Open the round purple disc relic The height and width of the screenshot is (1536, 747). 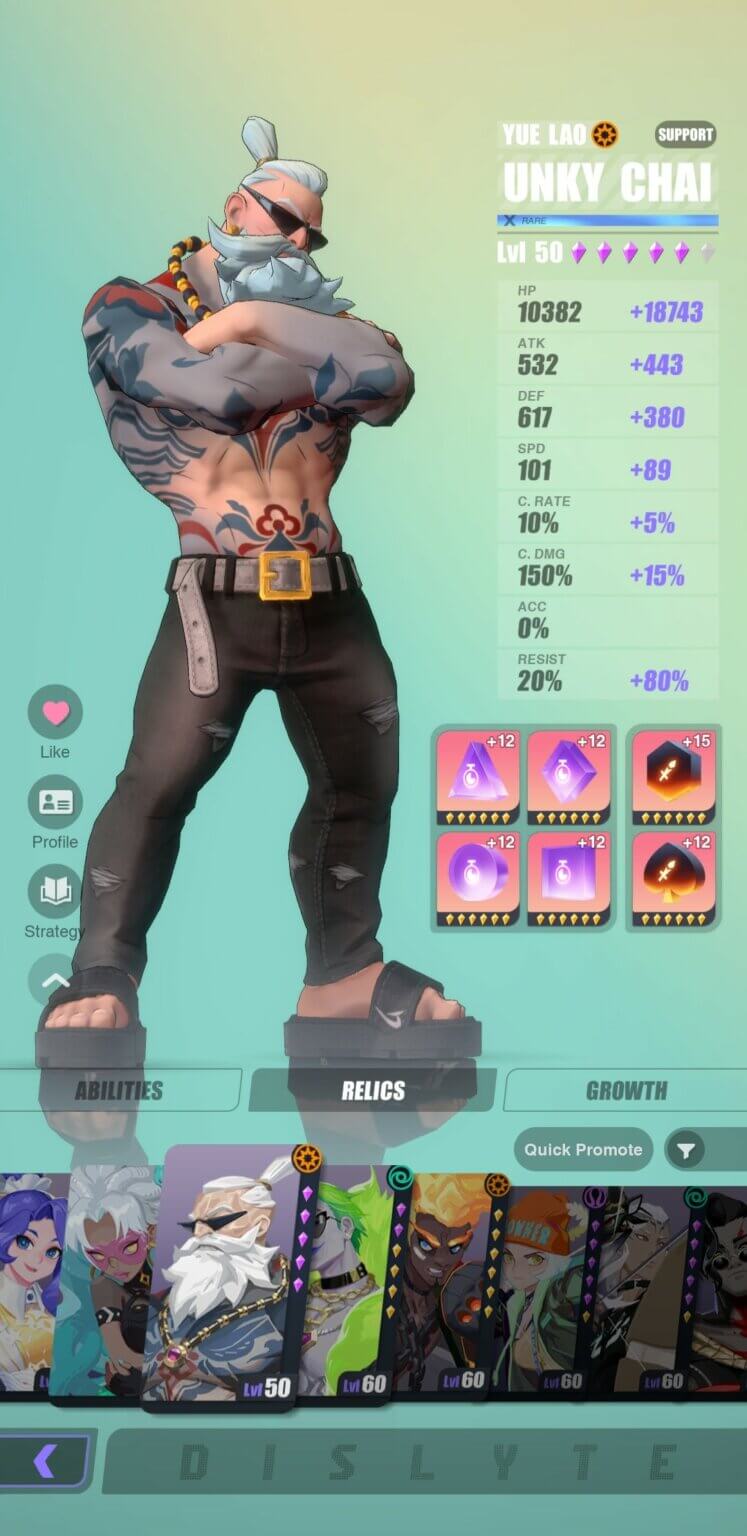(x=477, y=873)
